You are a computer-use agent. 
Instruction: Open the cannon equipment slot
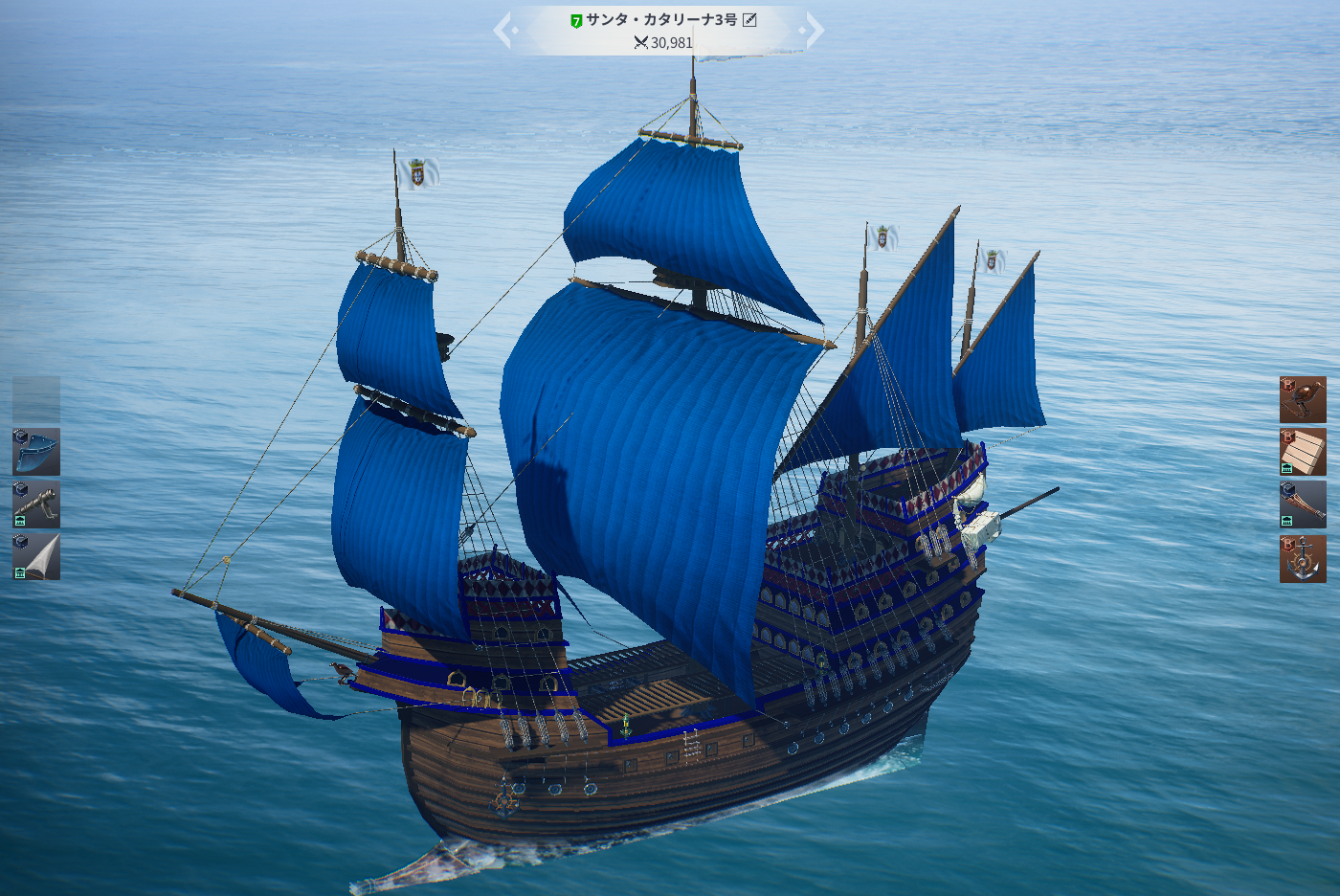tap(36, 504)
